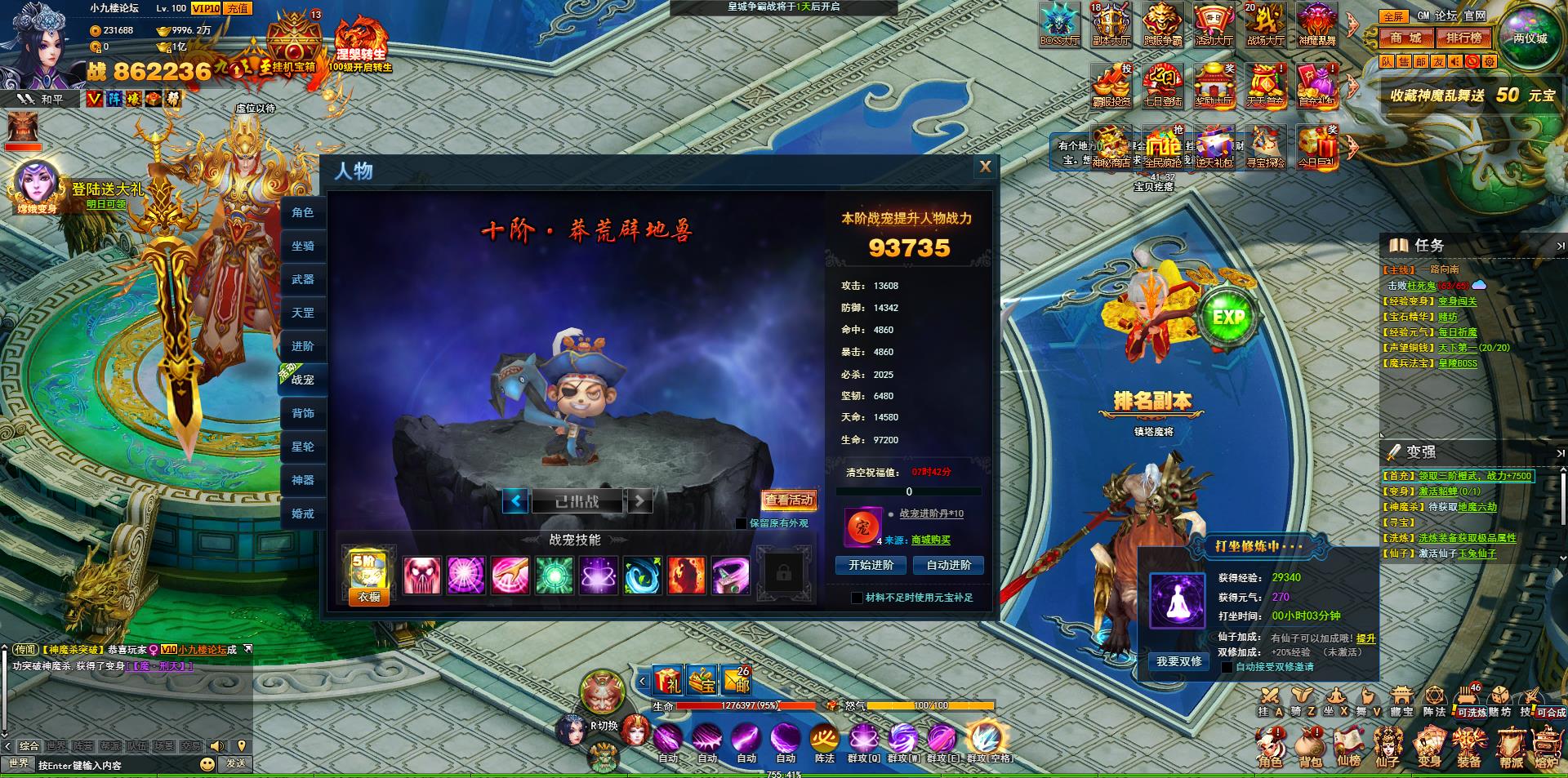Open the 婚戒 wedding ring tab
Image resolution: width=1568 pixels, height=778 pixels.
coord(303,513)
